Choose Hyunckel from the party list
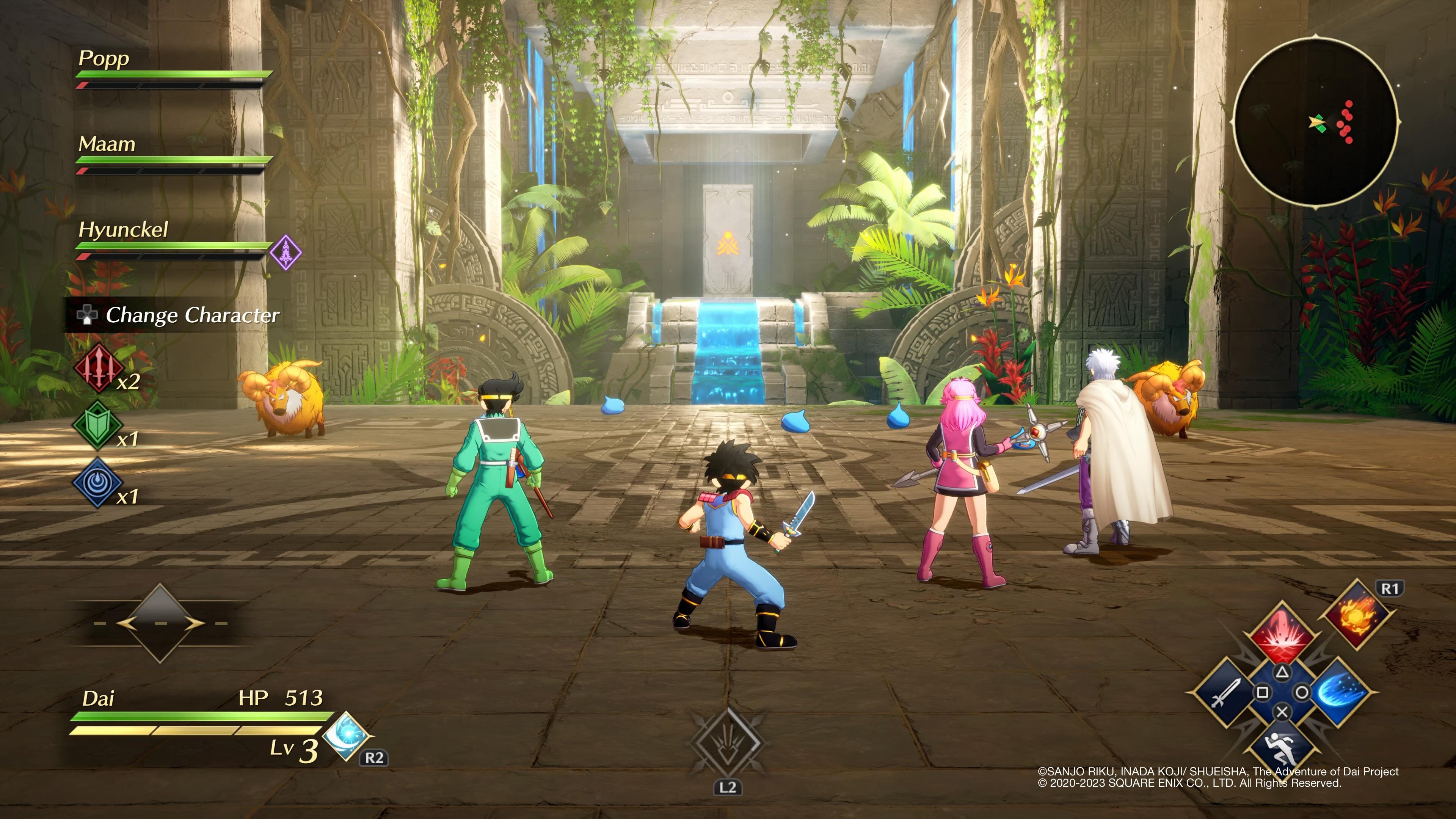1456x819 pixels. (x=123, y=229)
